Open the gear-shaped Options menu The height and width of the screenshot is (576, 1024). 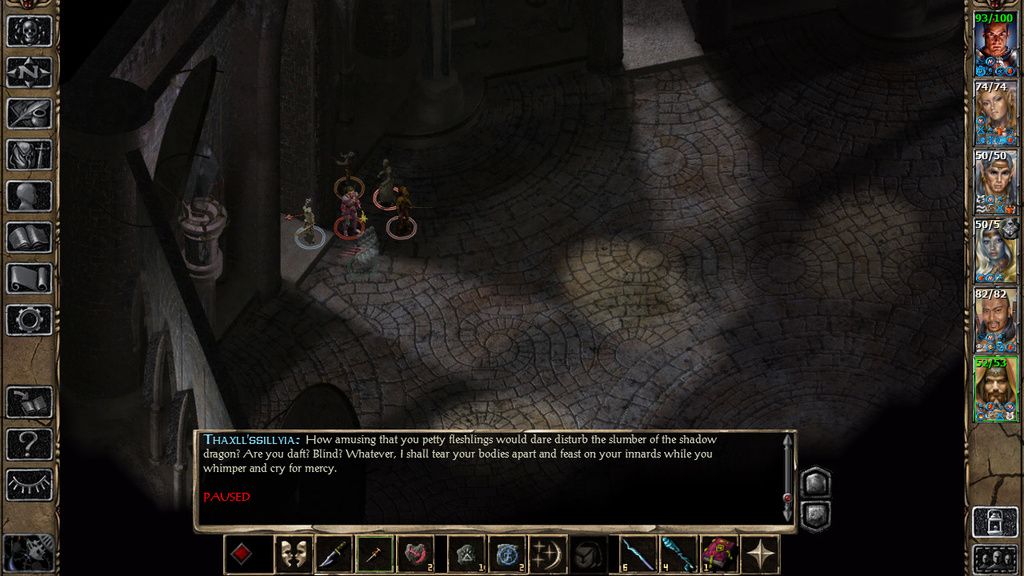(x=29, y=320)
